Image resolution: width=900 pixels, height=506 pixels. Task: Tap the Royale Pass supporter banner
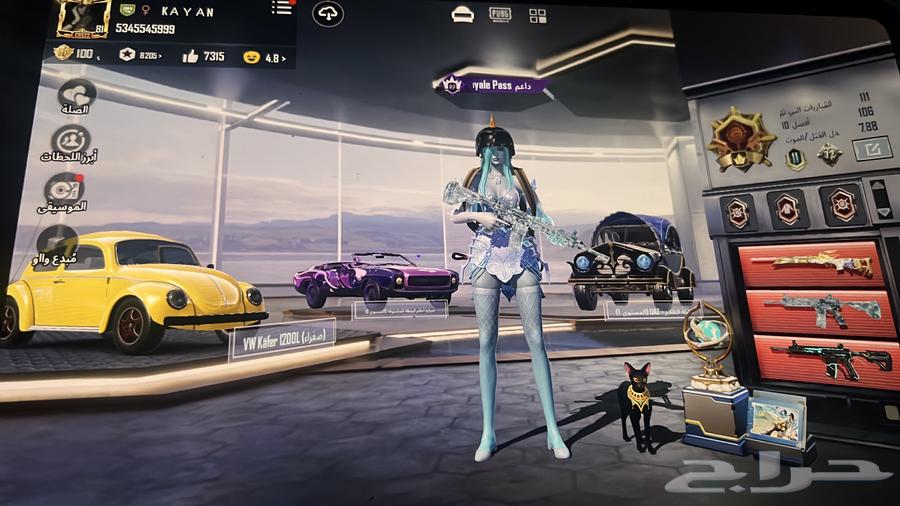tap(495, 85)
